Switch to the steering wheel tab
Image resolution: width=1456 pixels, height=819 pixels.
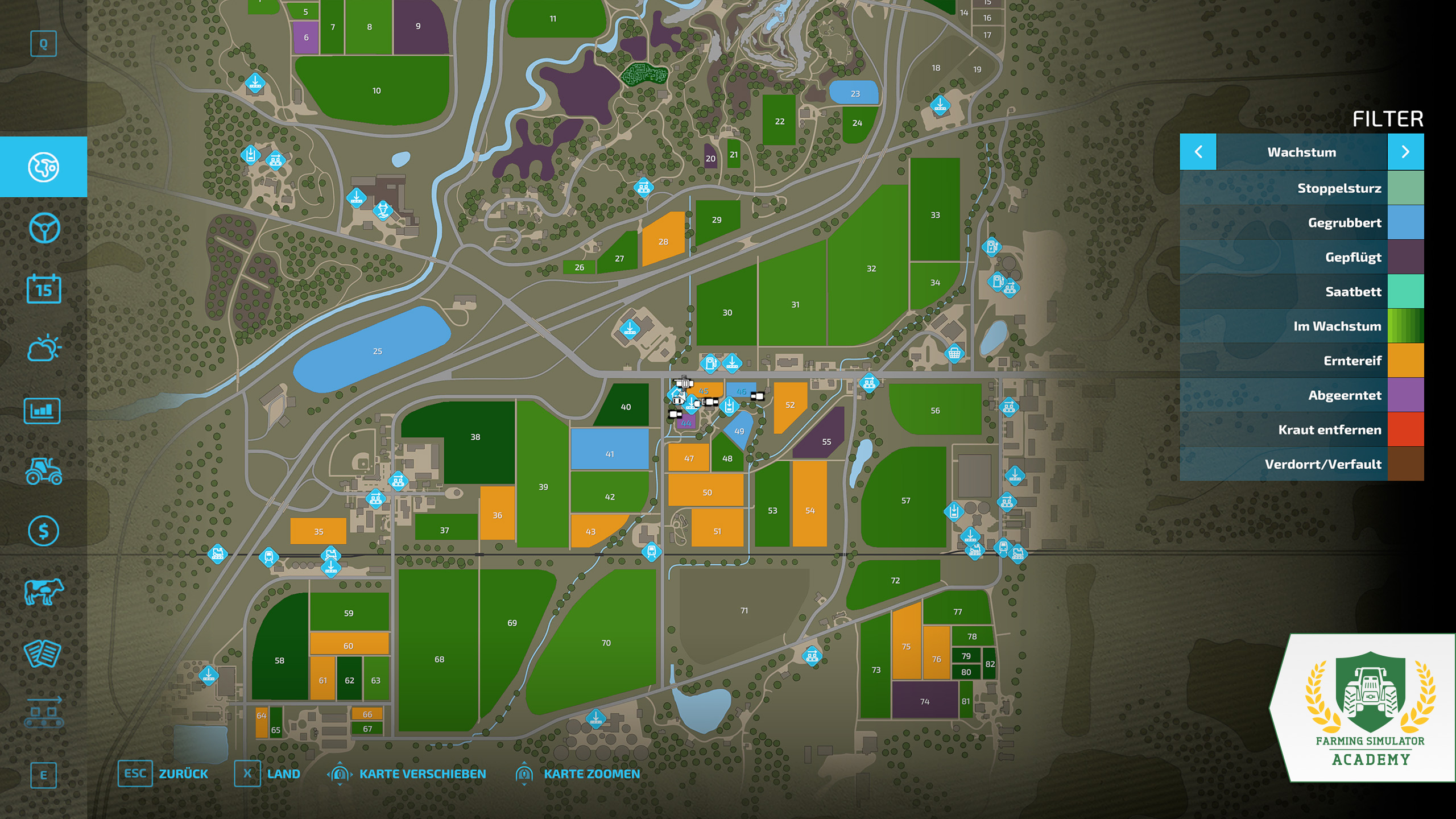click(43, 228)
